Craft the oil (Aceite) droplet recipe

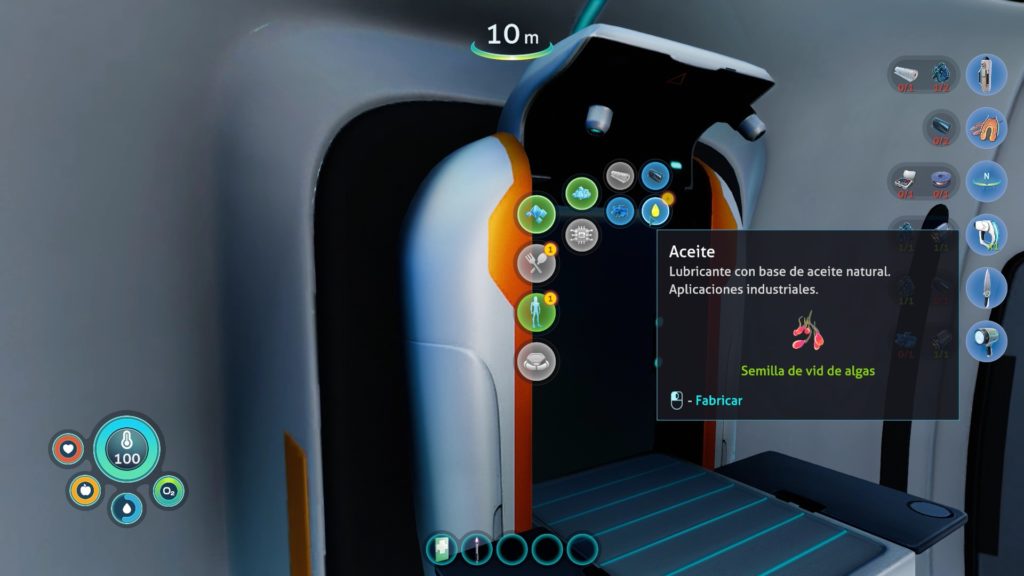tap(653, 211)
